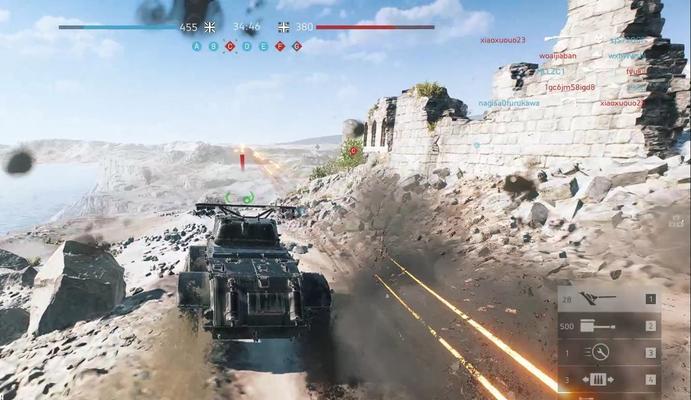Select the objective G flag marker
The width and height of the screenshot is (691, 400).
[x=297, y=46]
